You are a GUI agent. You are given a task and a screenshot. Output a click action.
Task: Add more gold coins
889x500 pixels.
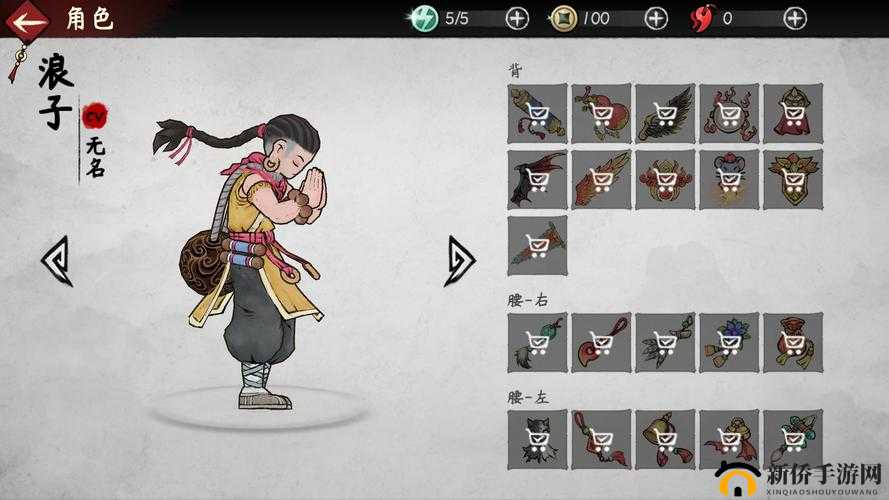point(656,18)
